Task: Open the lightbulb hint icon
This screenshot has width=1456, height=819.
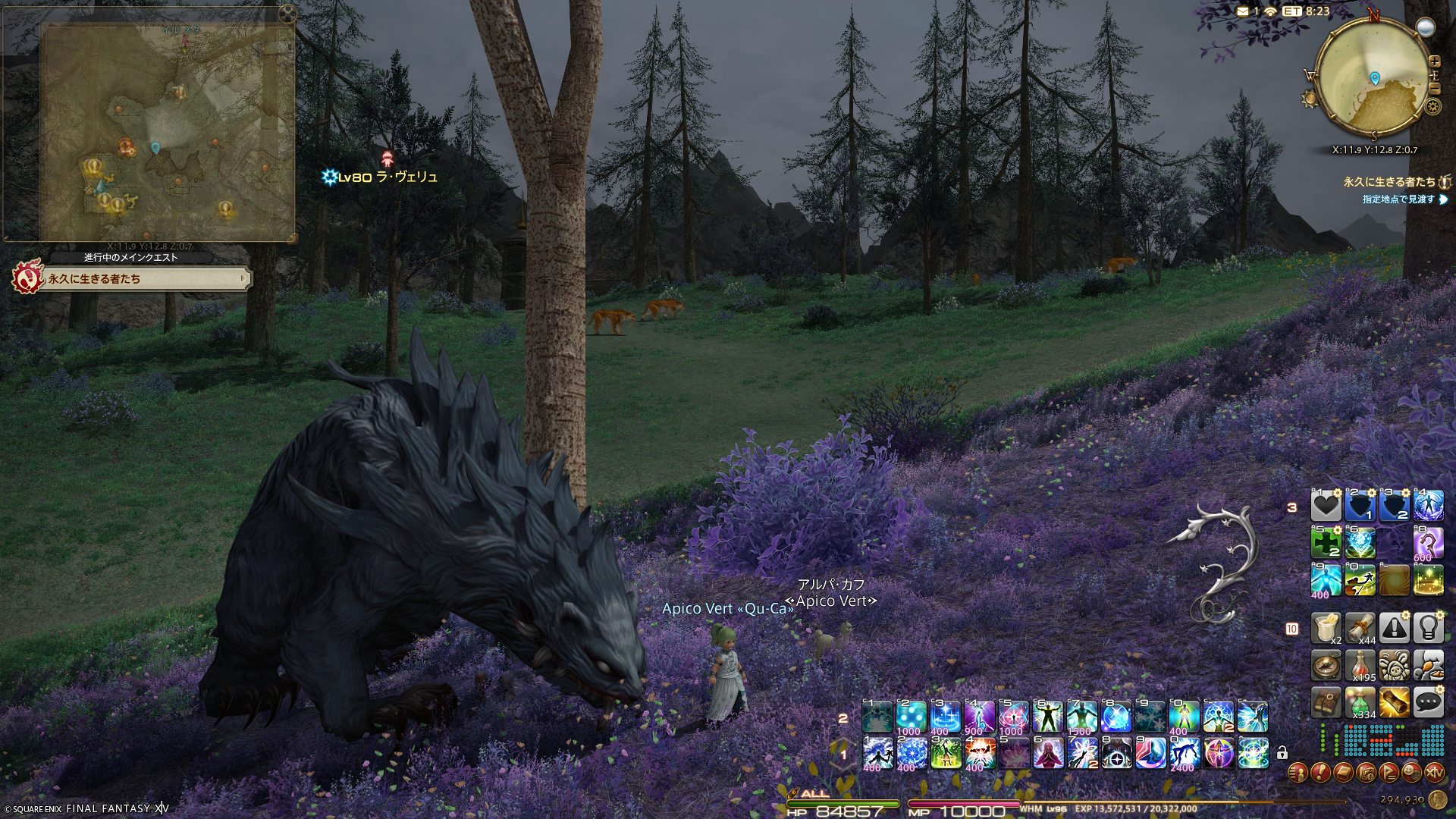Action: click(1428, 628)
